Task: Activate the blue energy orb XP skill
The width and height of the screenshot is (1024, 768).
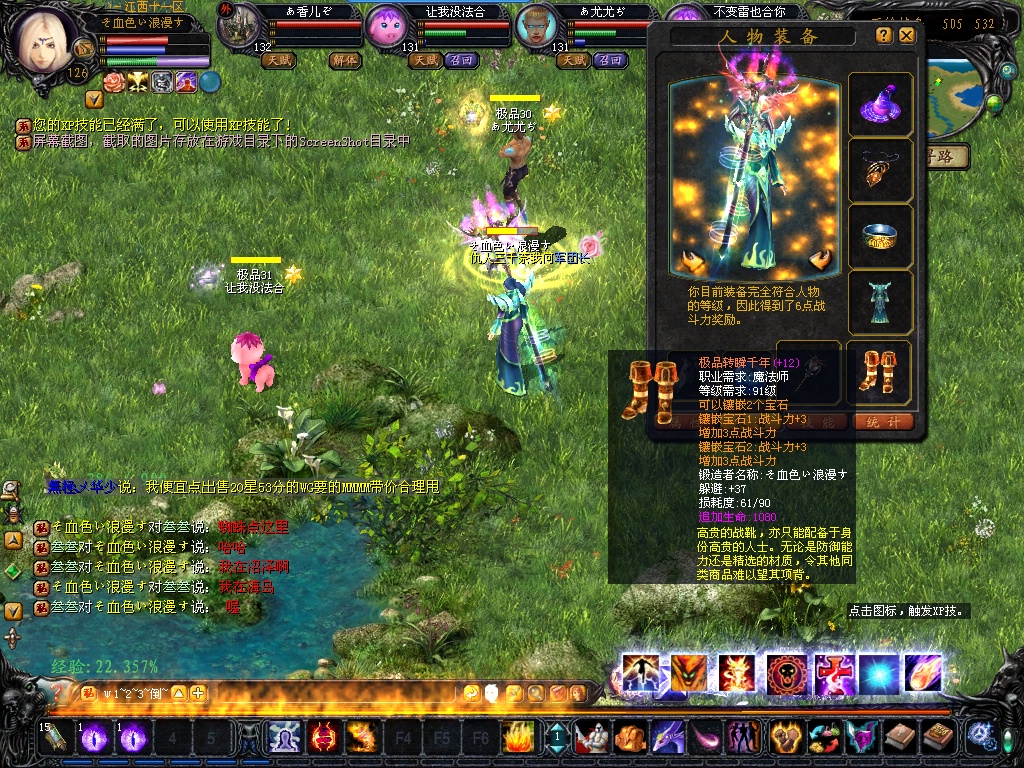Action: (x=875, y=675)
